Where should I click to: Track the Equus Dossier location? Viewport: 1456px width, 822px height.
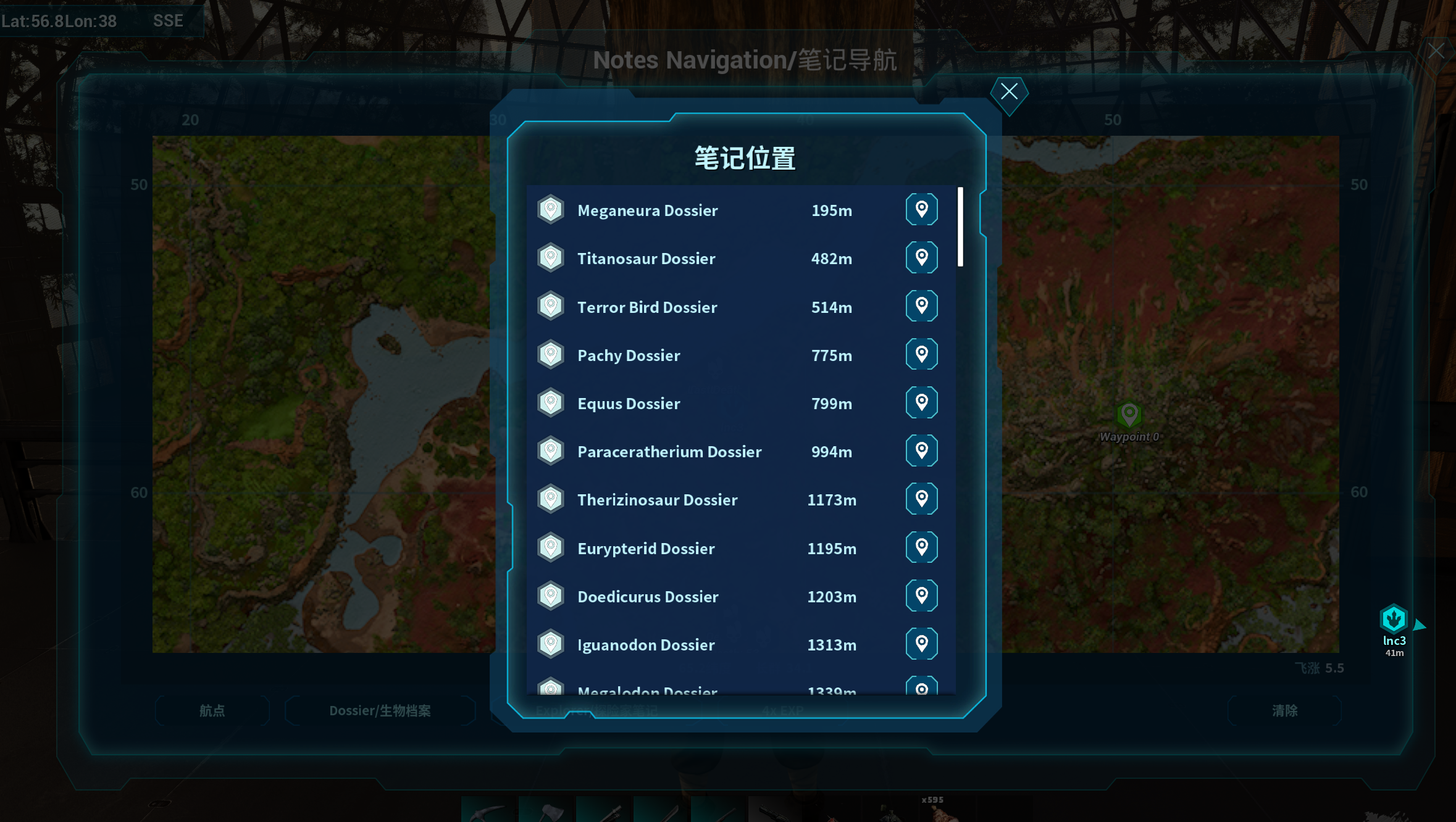tap(921, 402)
